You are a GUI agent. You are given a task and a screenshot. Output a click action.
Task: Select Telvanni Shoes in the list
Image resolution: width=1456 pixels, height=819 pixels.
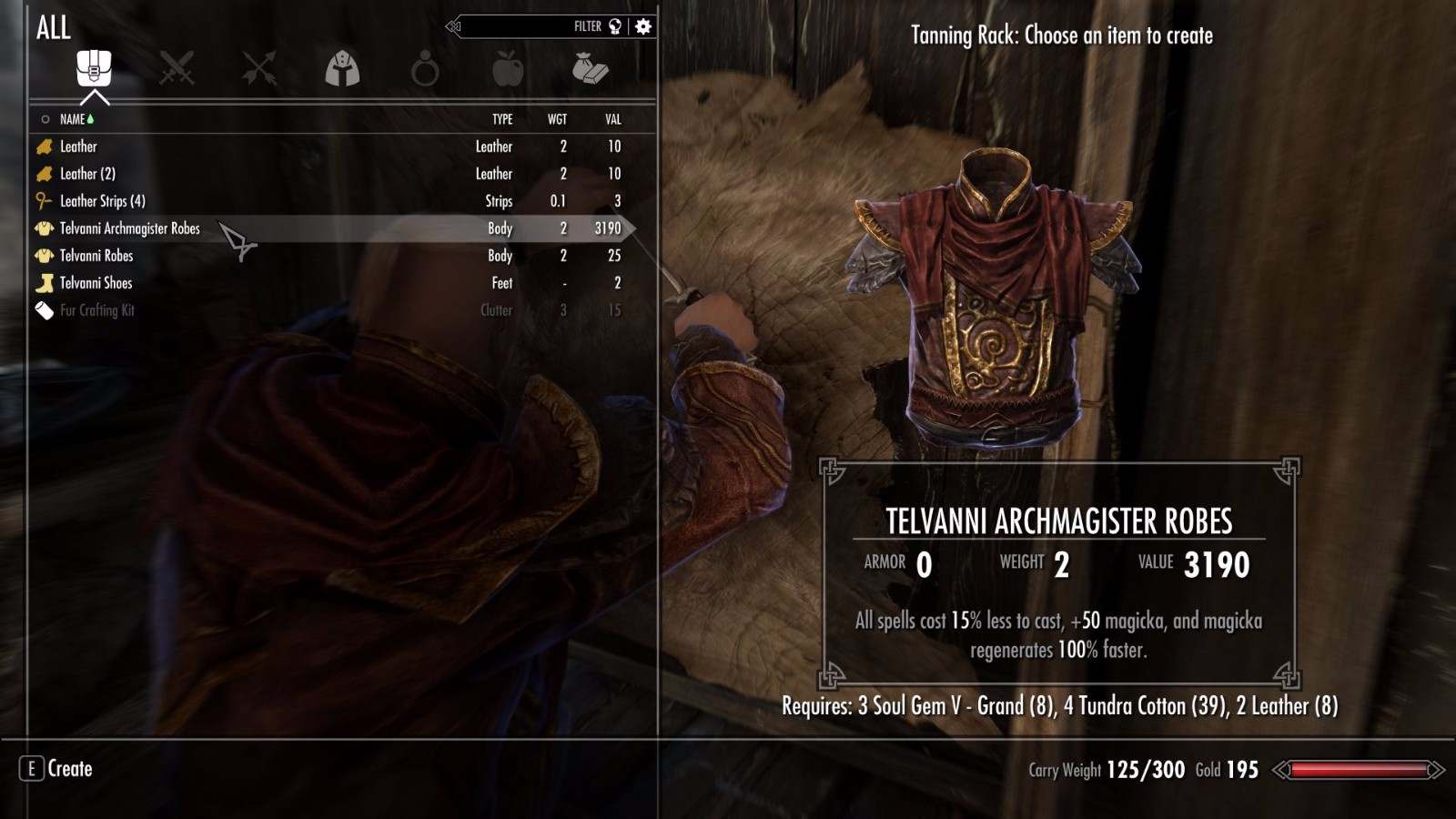tap(96, 283)
